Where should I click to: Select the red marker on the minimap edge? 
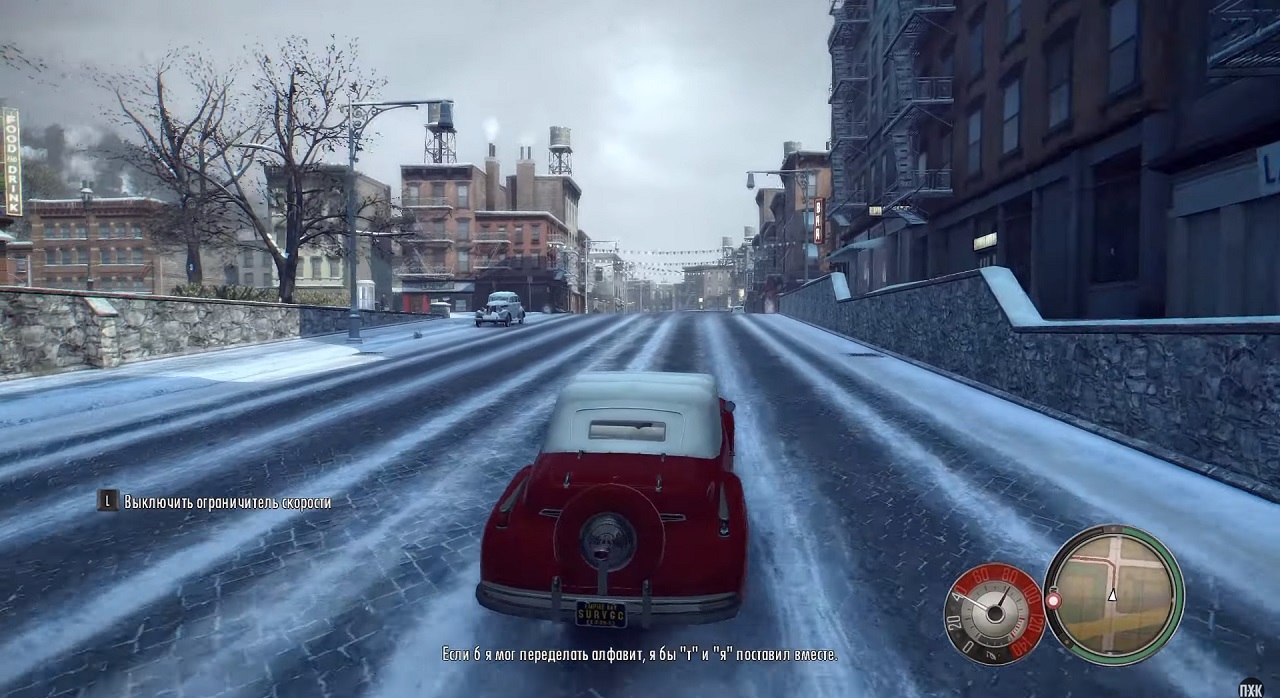(1052, 600)
